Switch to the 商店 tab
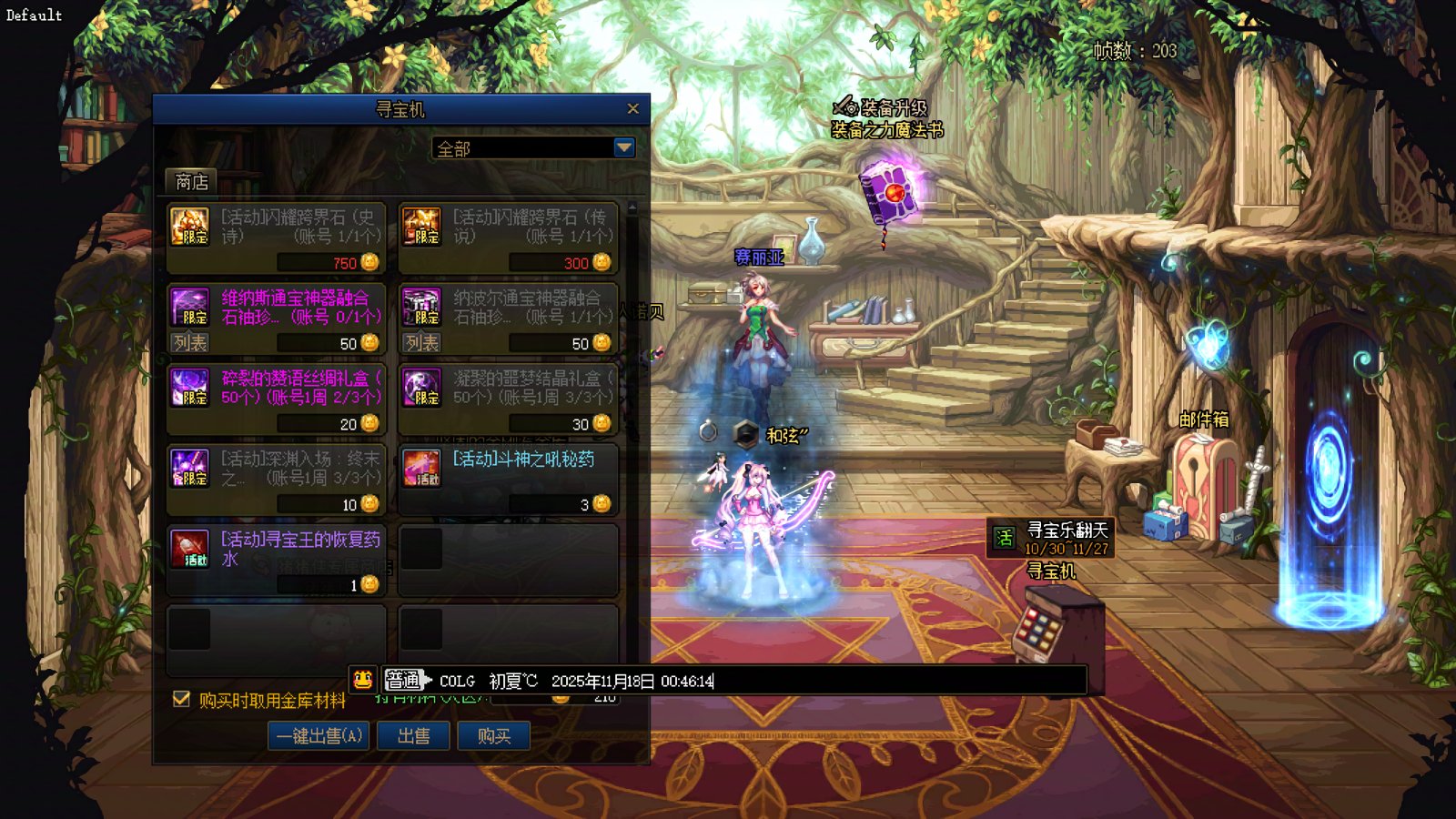Viewport: 1456px width, 819px height. point(191,182)
